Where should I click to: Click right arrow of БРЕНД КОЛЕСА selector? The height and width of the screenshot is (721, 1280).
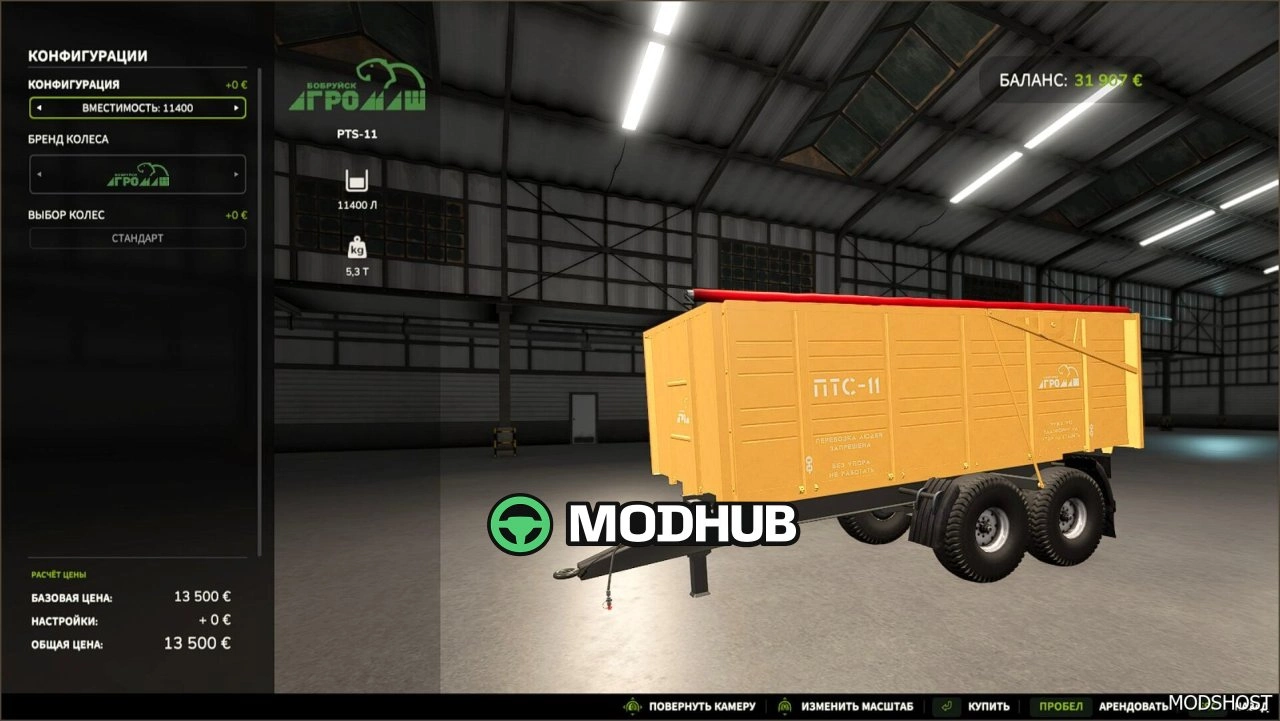click(238, 174)
